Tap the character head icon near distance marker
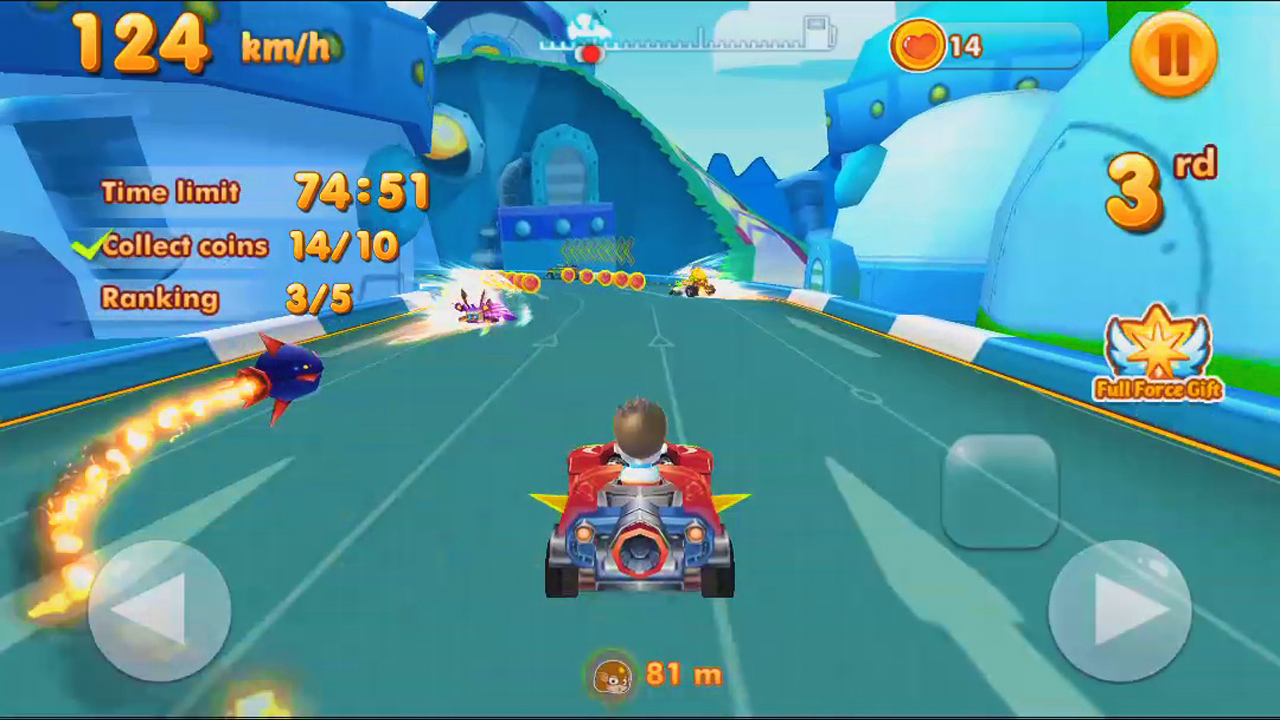 tap(613, 674)
